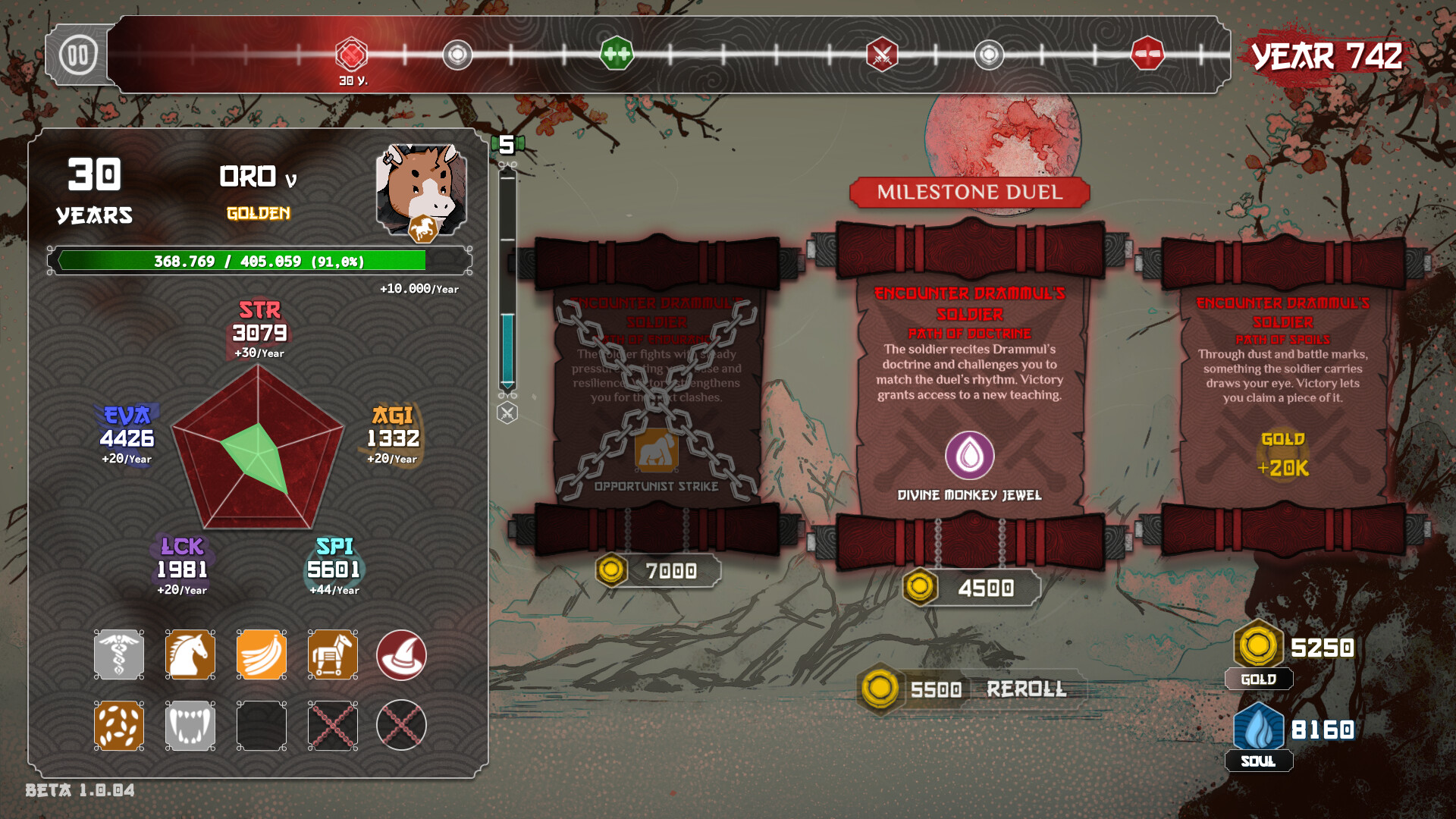The height and width of the screenshot is (819, 1456).
Task: Reroll encounters for 5500 gold
Action: click(x=973, y=689)
